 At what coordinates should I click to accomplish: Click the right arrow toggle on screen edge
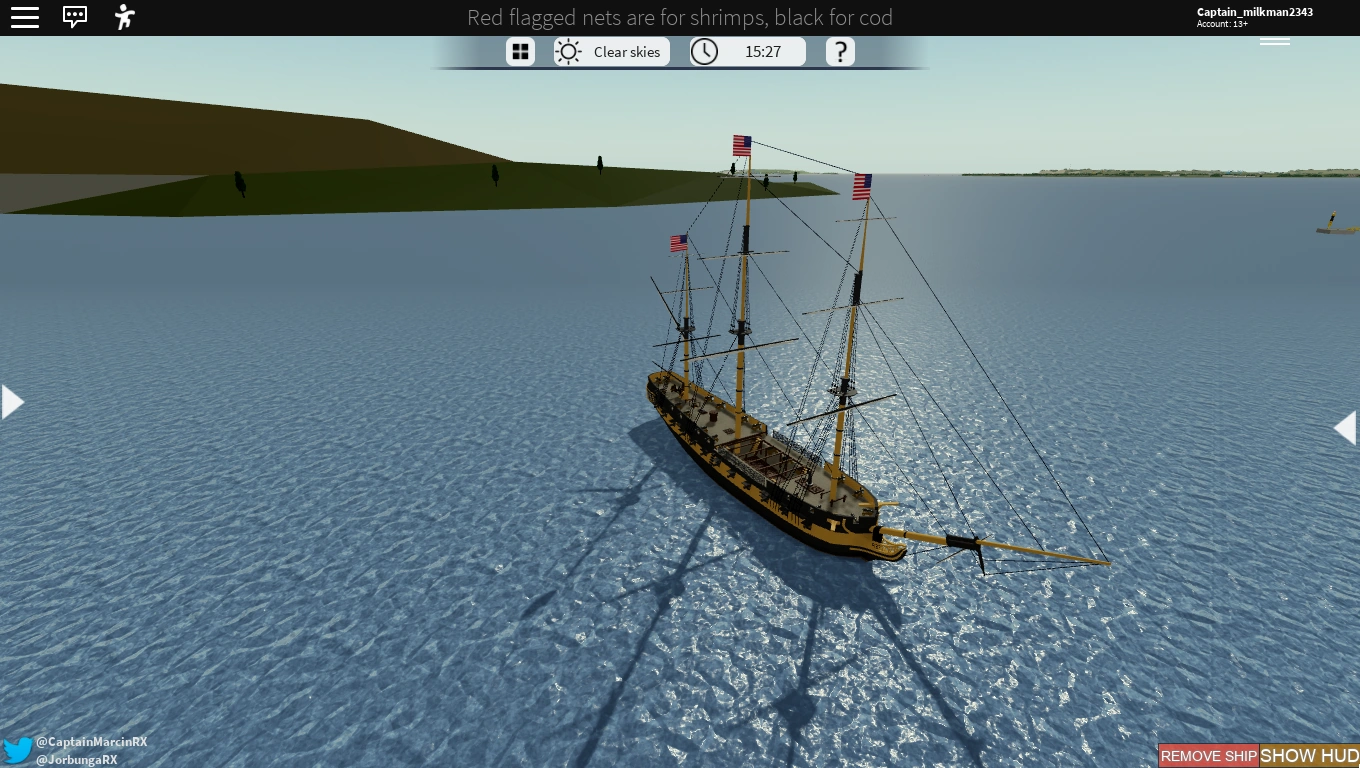click(1346, 427)
